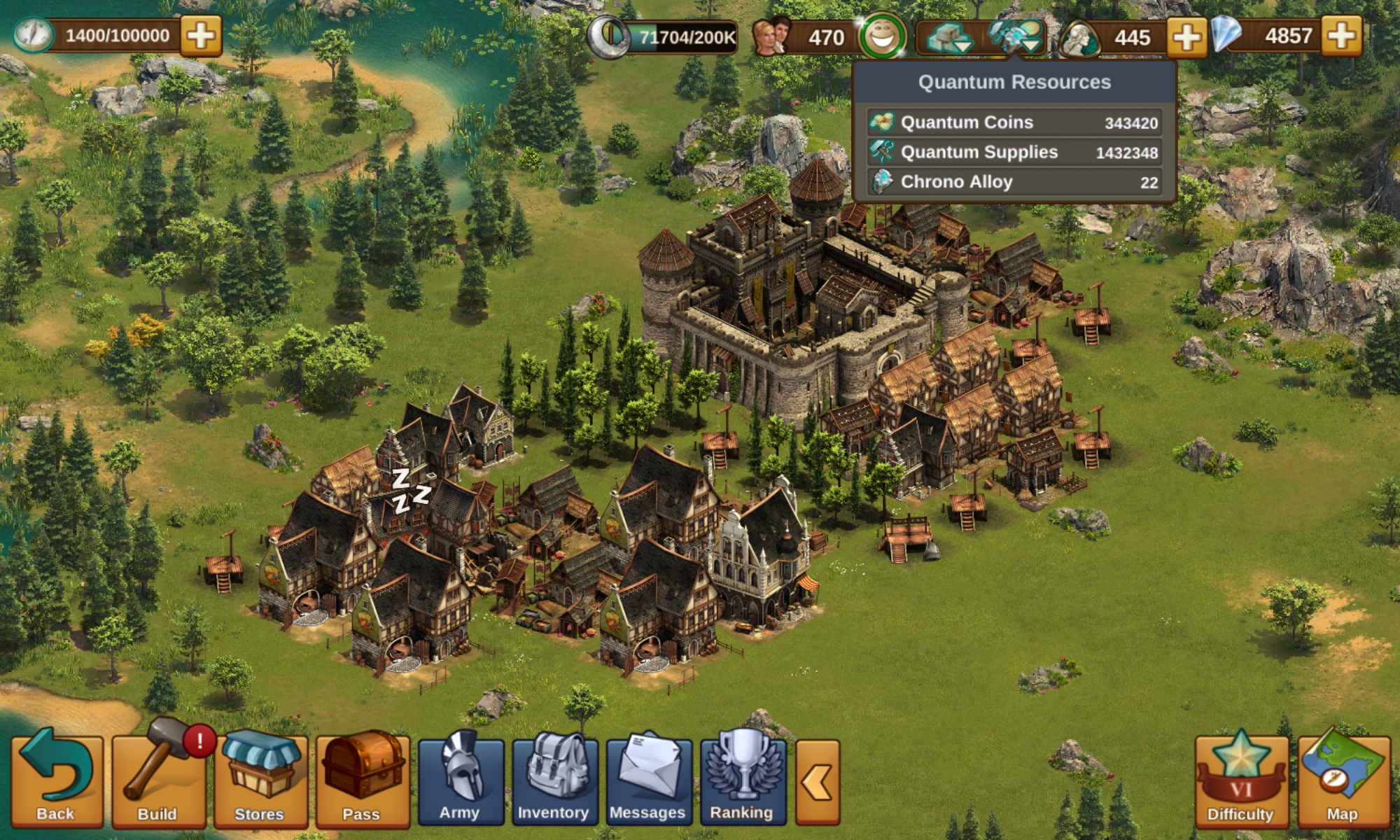Show the Army management screen
This screenshot has height=840, width=1400.
click(460, 780)
